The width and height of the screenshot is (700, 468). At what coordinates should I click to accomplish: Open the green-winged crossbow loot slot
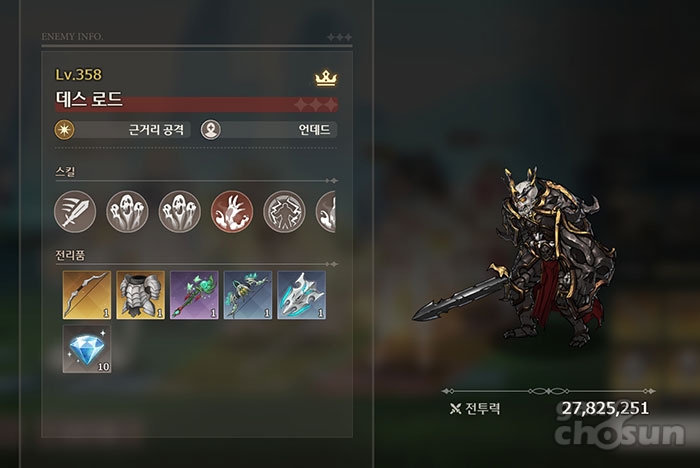[x=247, y=295]
